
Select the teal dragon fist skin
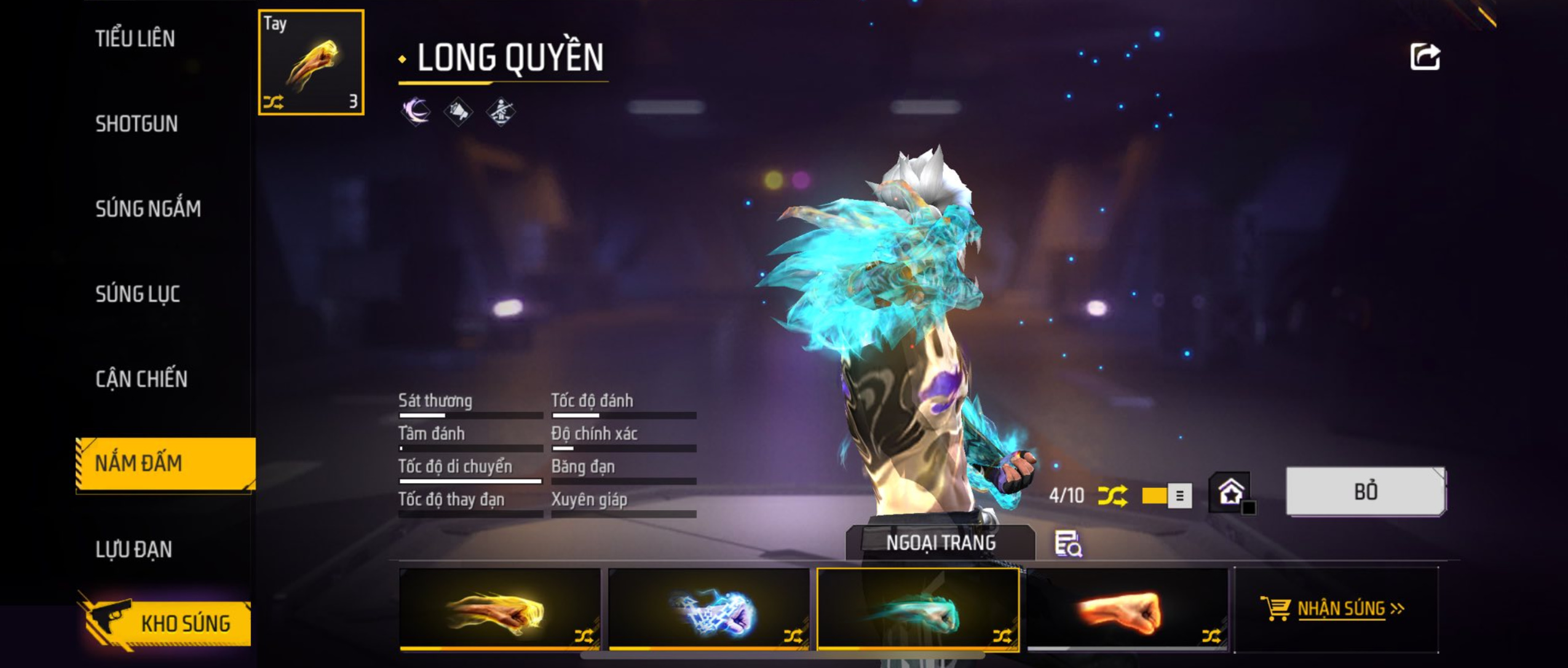point(917,609)
